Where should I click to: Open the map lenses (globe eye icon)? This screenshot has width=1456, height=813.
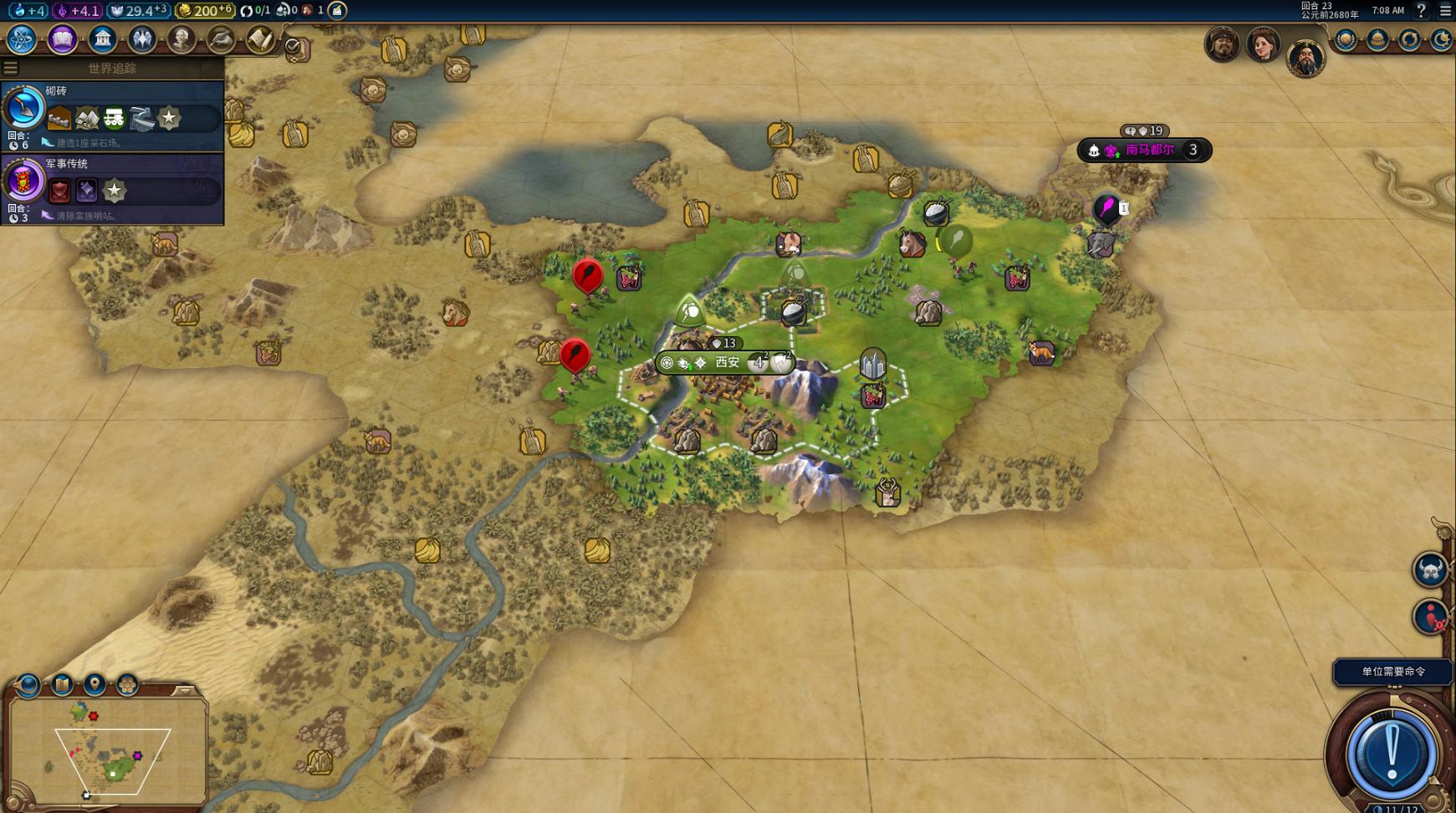[x=28, y=685]
